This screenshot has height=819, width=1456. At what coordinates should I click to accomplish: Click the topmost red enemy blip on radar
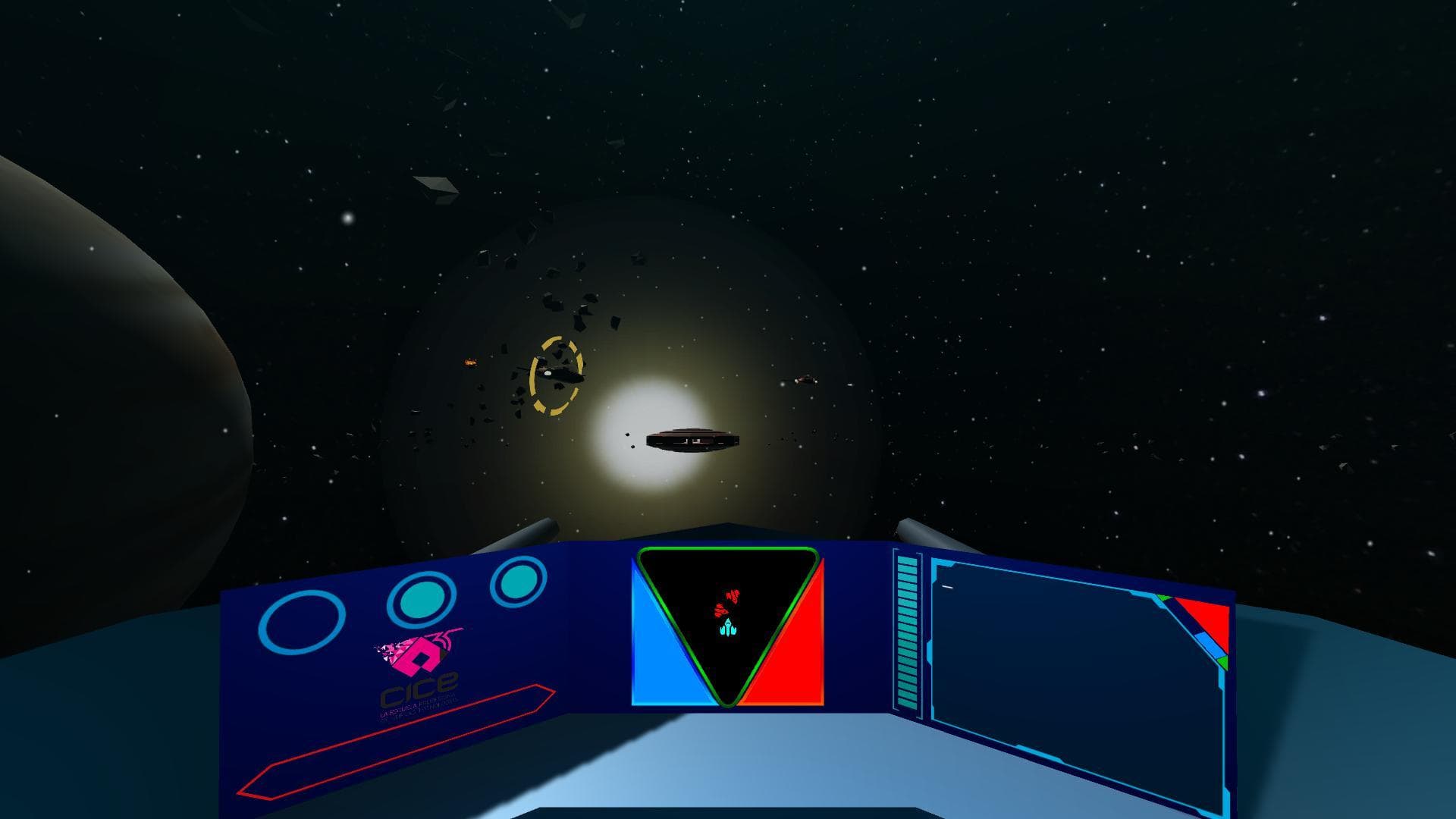coord(732,595)
